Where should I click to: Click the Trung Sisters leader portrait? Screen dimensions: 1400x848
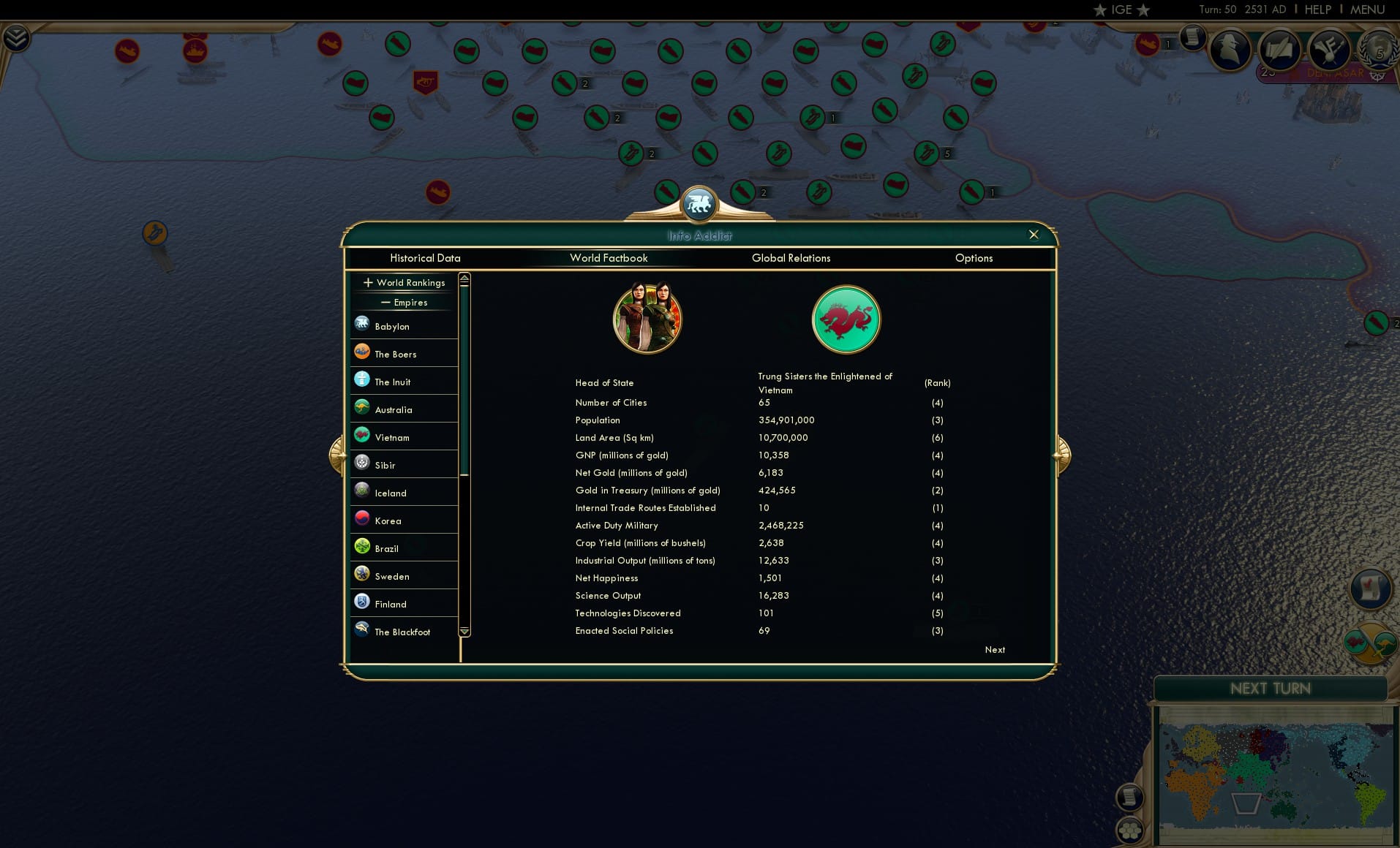tap(647, 318)
